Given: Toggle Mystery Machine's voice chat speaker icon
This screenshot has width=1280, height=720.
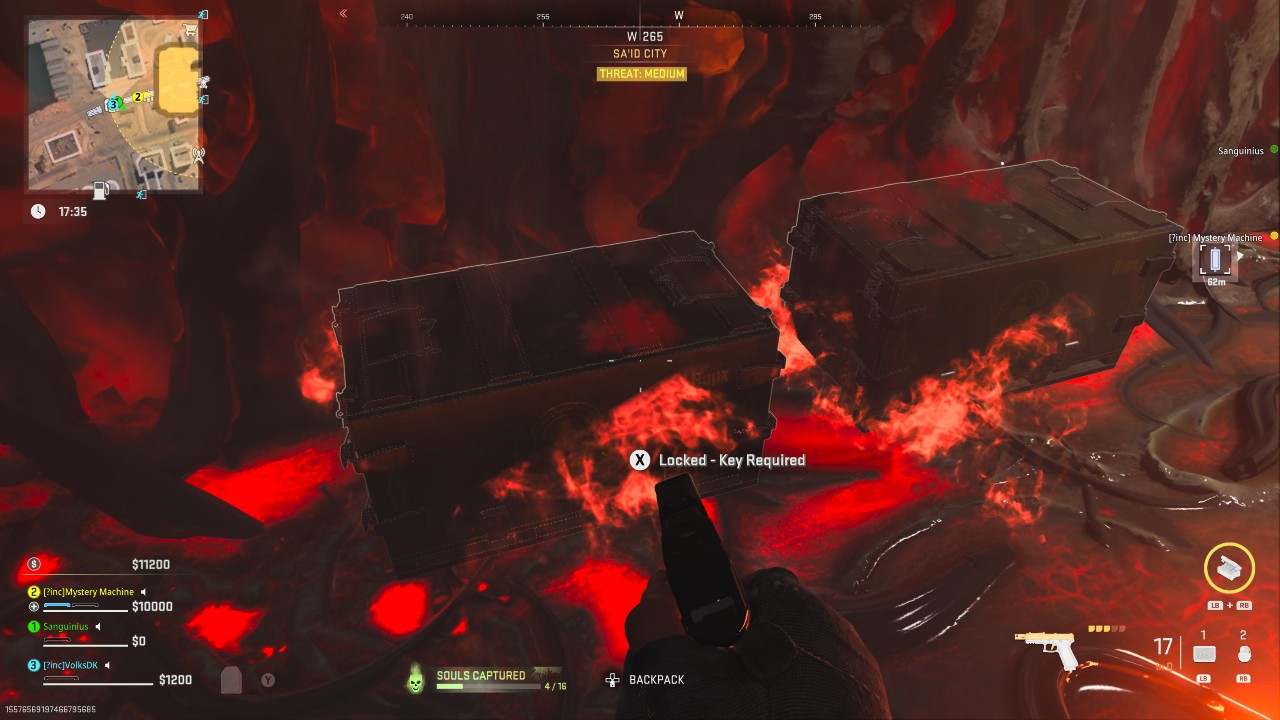Looking at the screenshot, I should tap(144, 592).
